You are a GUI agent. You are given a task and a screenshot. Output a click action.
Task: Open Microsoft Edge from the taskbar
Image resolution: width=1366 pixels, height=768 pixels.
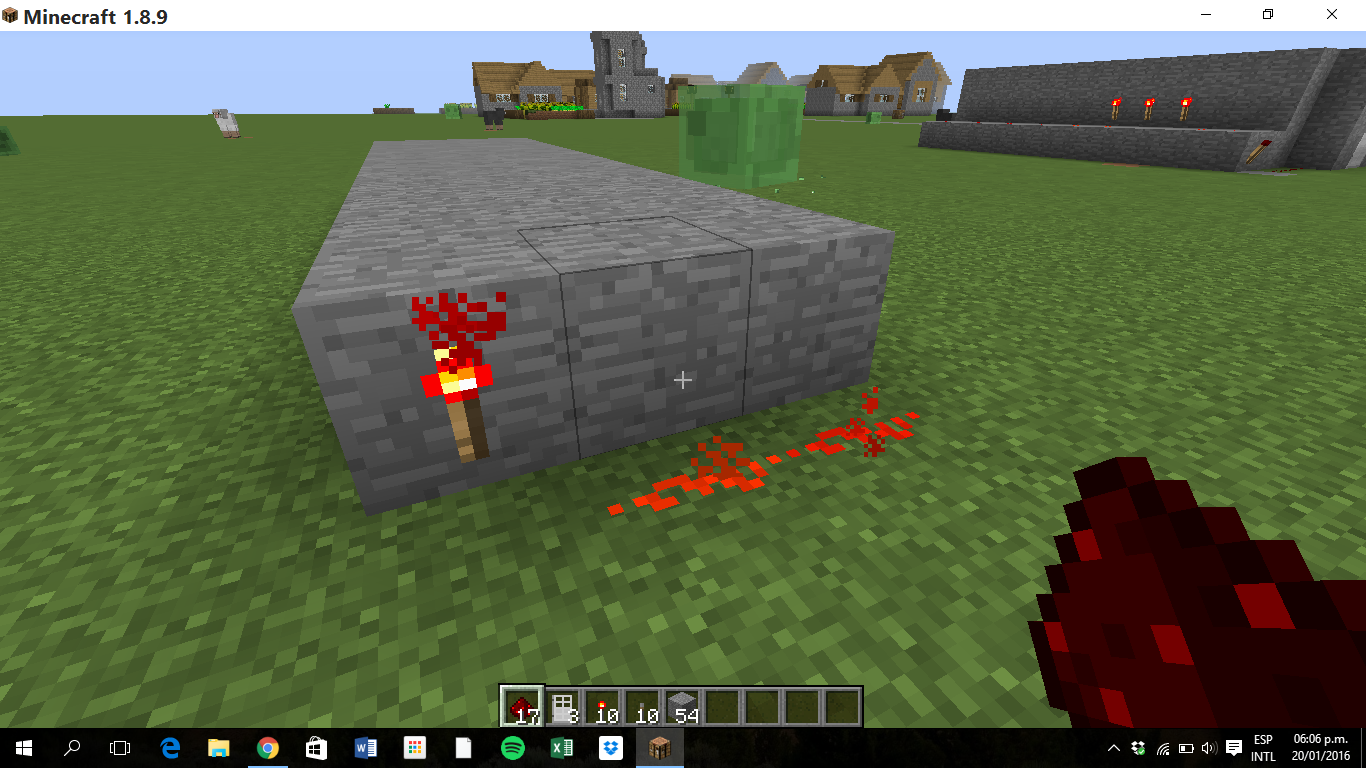point(168,747)
